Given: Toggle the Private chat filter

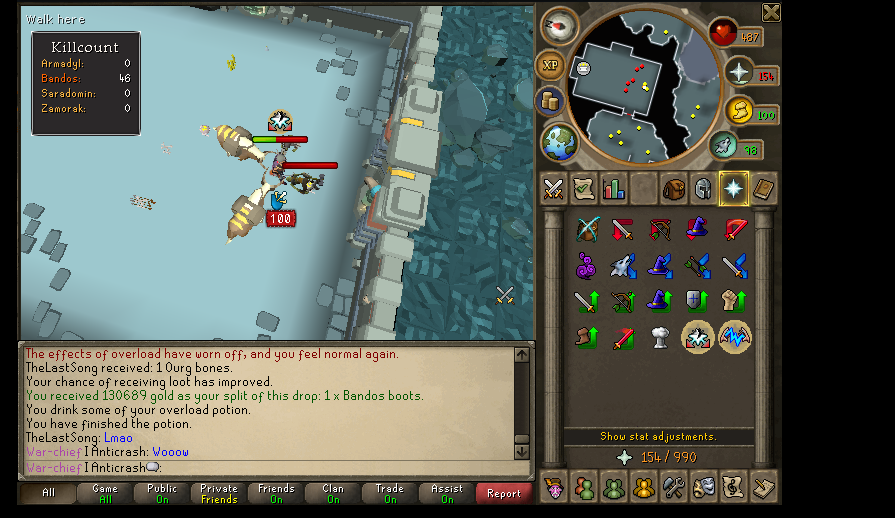Looking at the screenshot, I should point(219,493).
